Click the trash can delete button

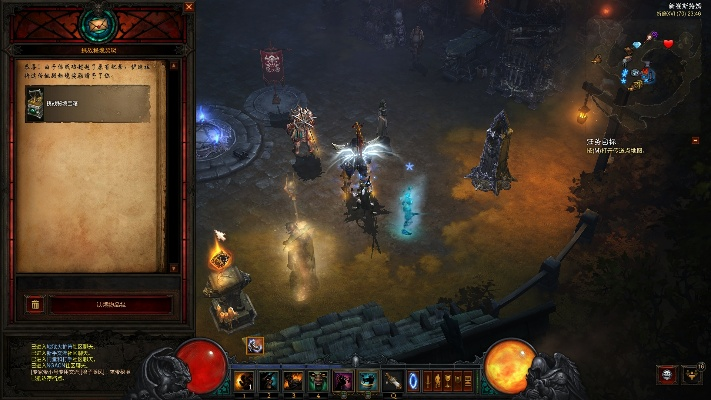point(34,304)
